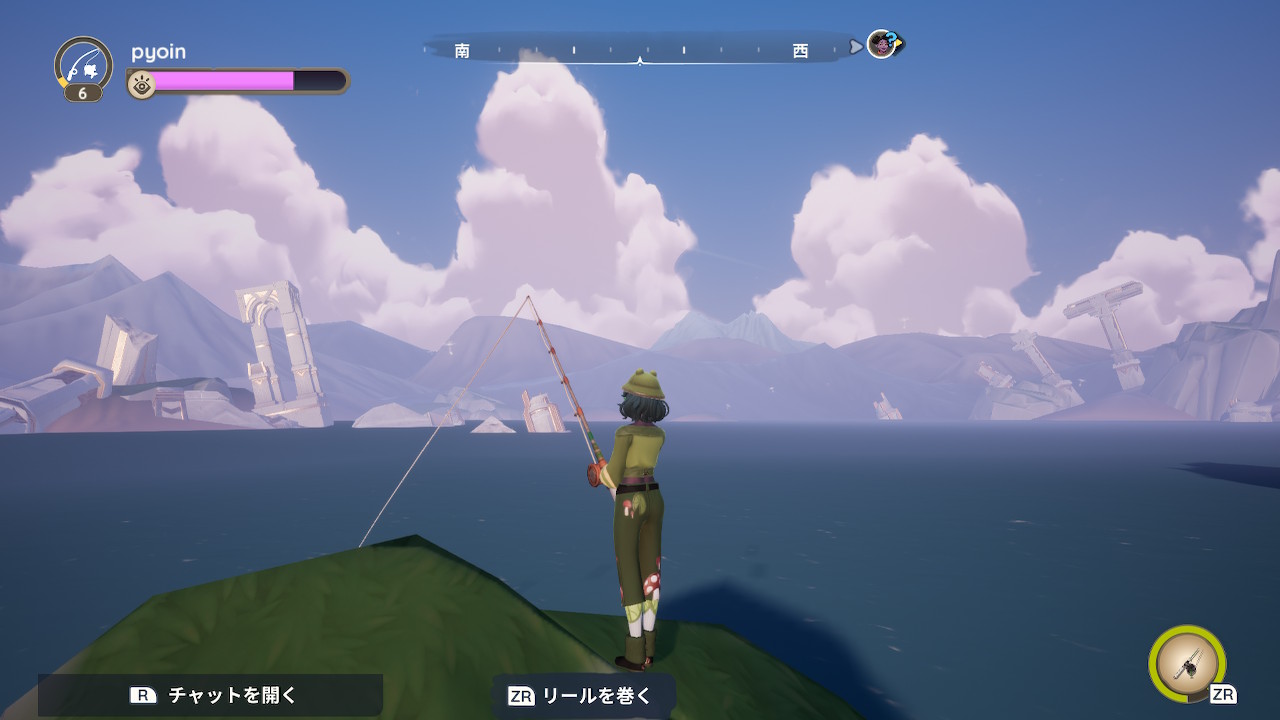Open chat with チャットを開く button
This screenshot has width=1280, height=720.
pos(211,695)
